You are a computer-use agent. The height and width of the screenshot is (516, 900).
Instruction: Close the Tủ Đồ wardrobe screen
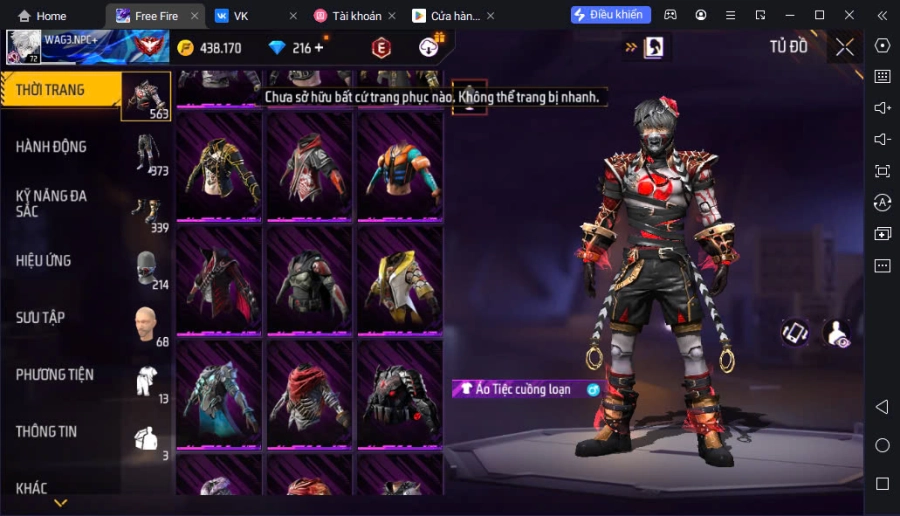pos(845,47)
